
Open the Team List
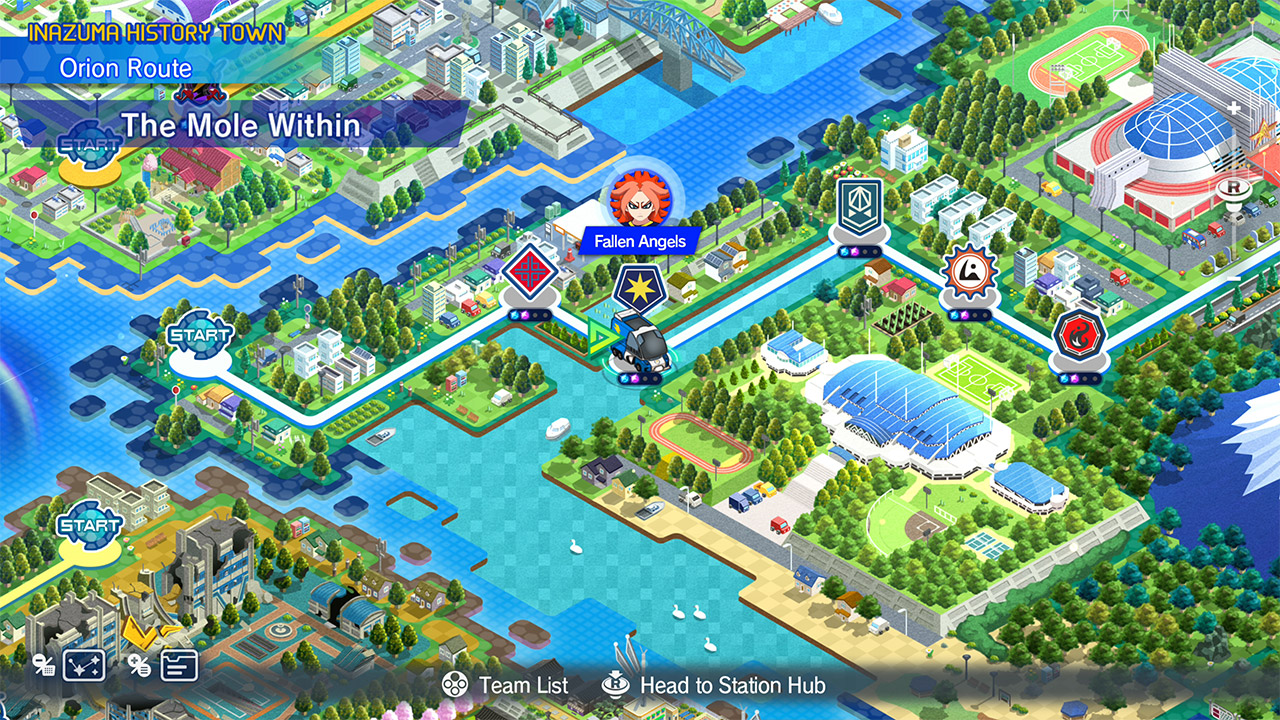506,685
